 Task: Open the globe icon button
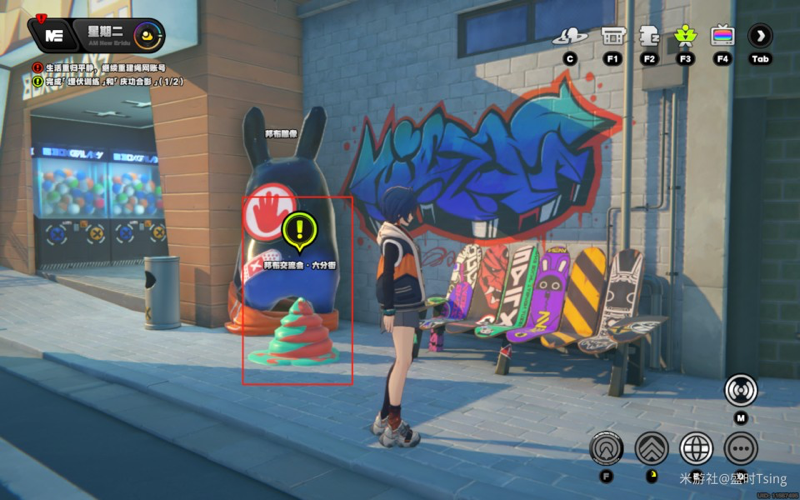coord(696,448)
